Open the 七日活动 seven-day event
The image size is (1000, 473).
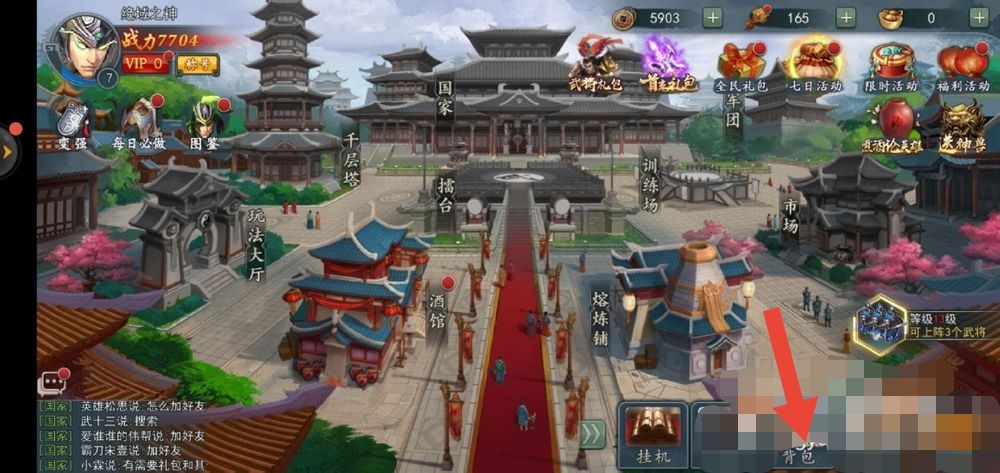pyautogui.click(x=814, y=63)
